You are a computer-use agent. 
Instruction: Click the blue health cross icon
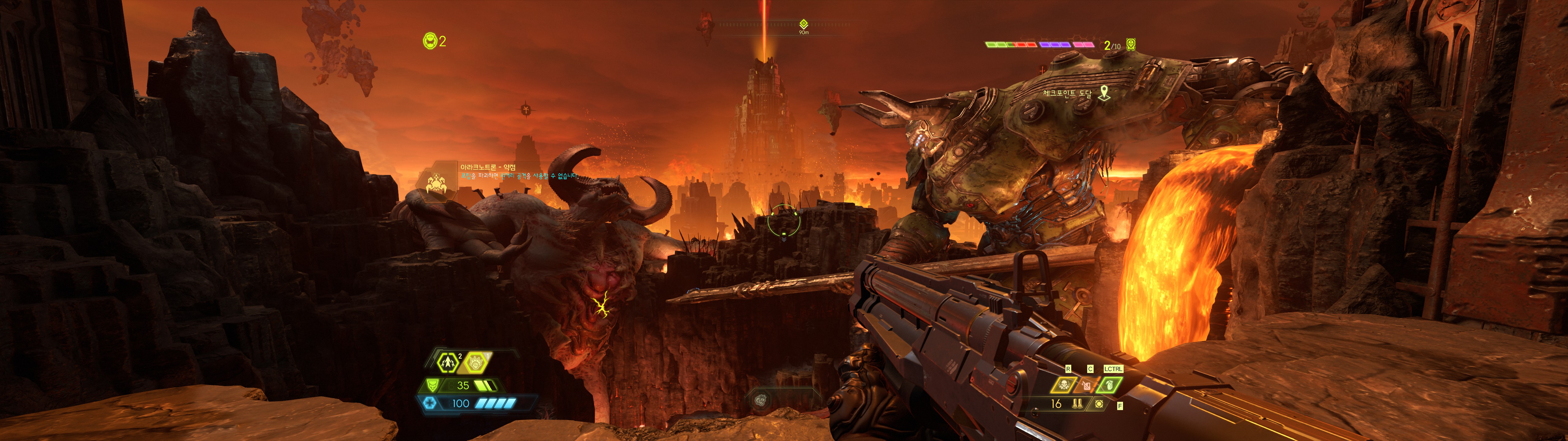pos(430,403)
